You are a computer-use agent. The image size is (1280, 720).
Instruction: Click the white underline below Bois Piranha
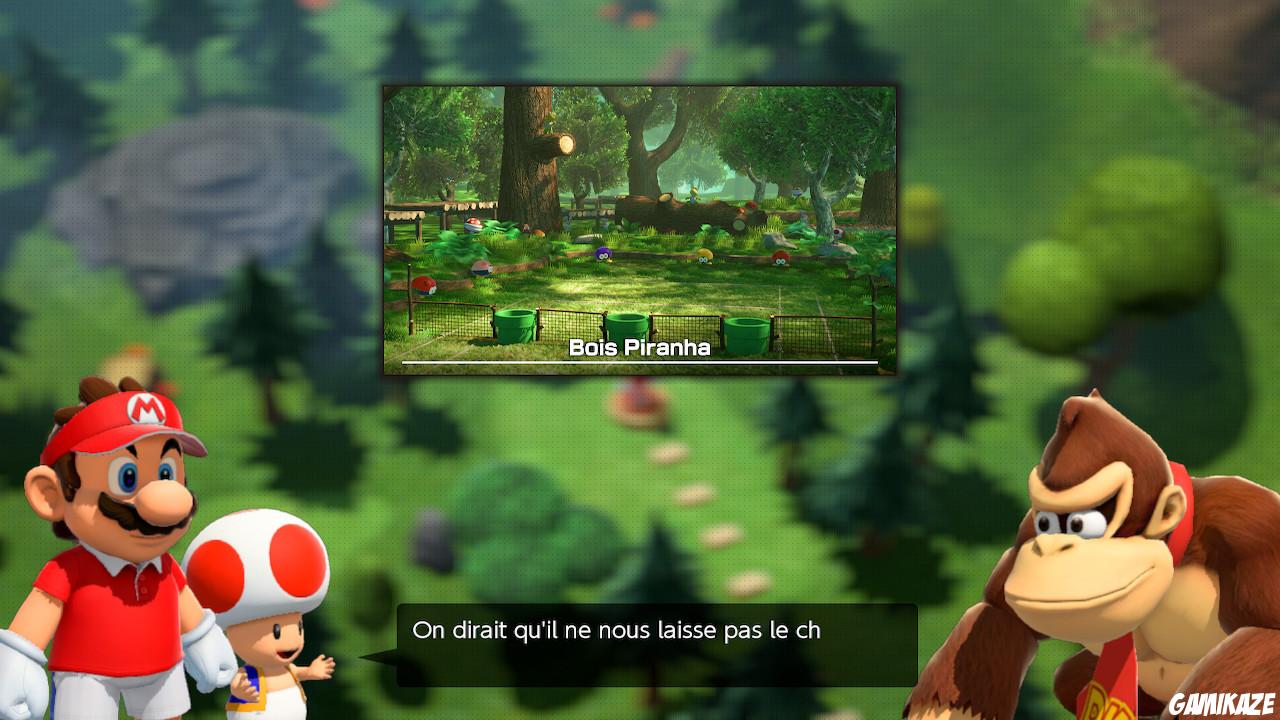coord(640,361)
